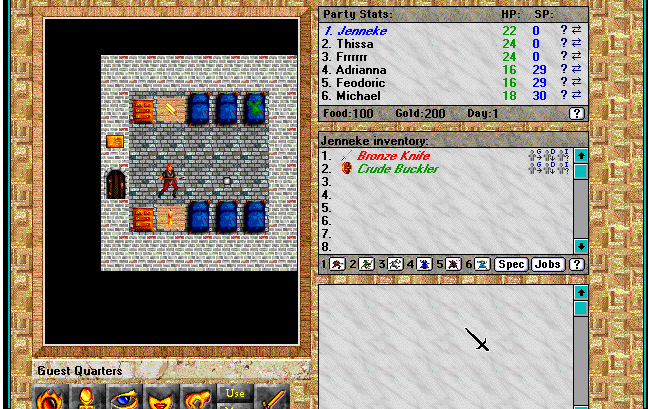
Task: Click the lips talk button
Action: pos(161,397)
